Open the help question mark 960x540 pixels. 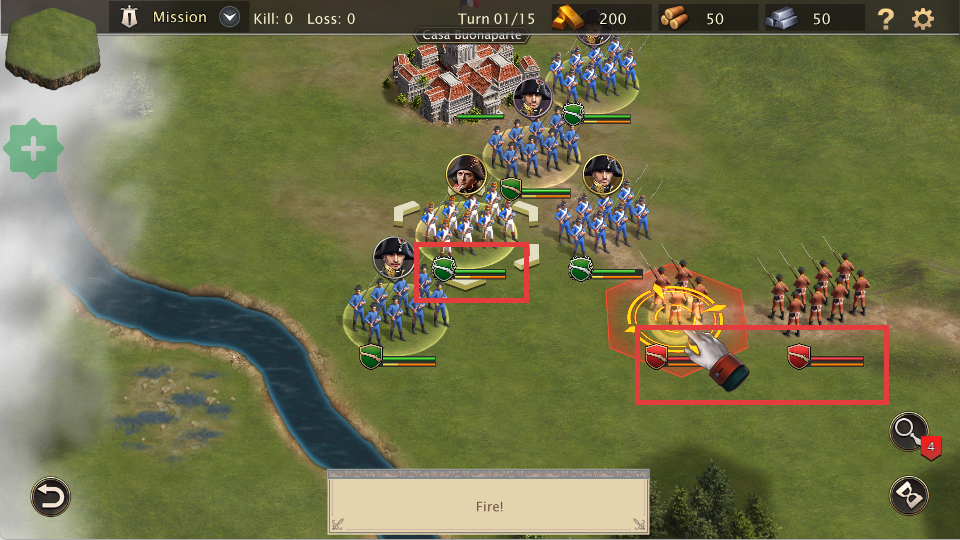tap(885, 18)
